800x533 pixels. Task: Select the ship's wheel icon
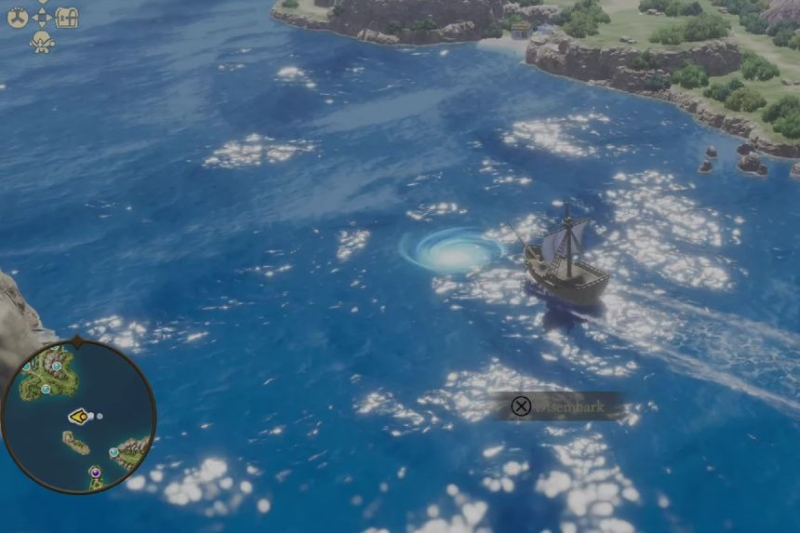17,17
